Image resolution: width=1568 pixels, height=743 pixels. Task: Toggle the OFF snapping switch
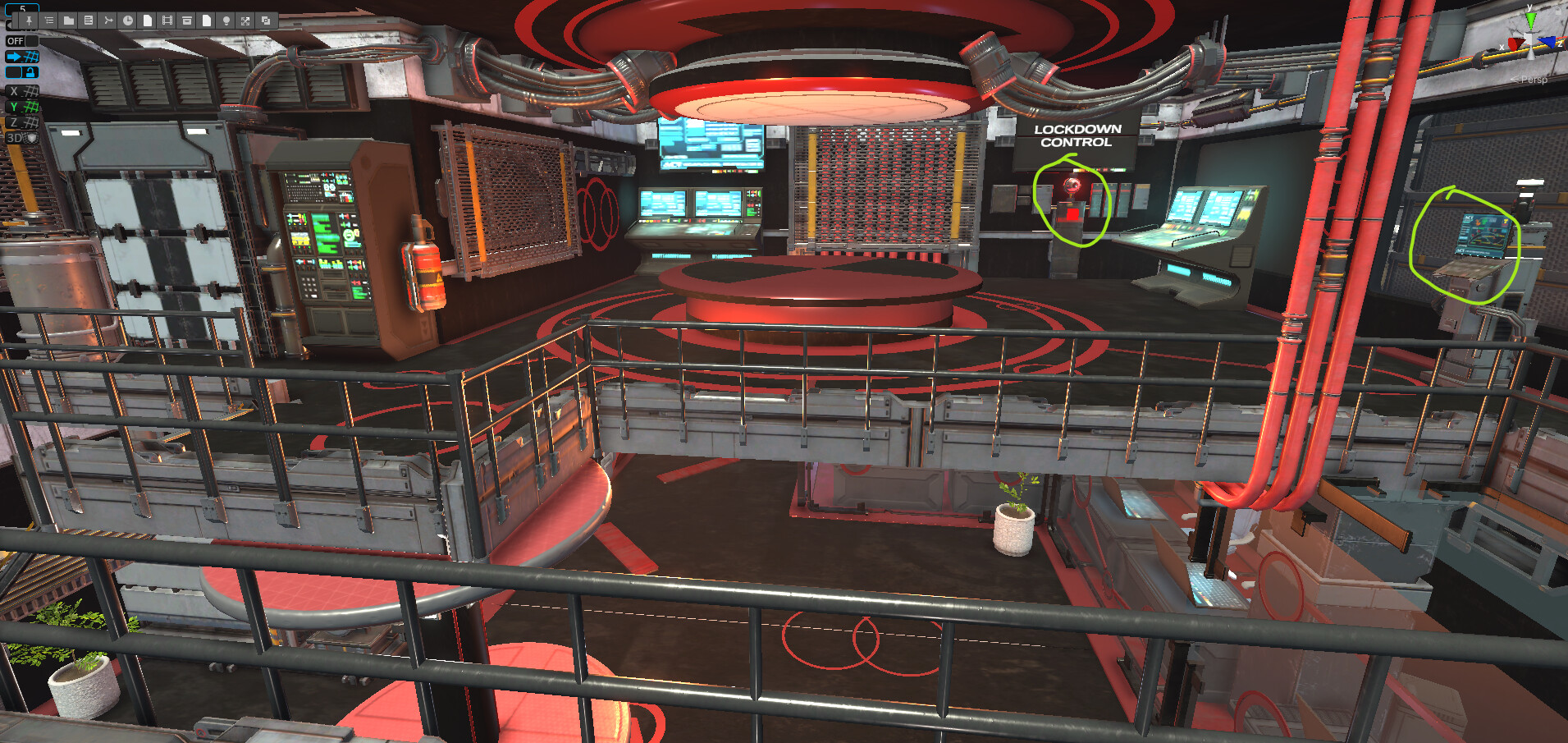pos(22,41)
